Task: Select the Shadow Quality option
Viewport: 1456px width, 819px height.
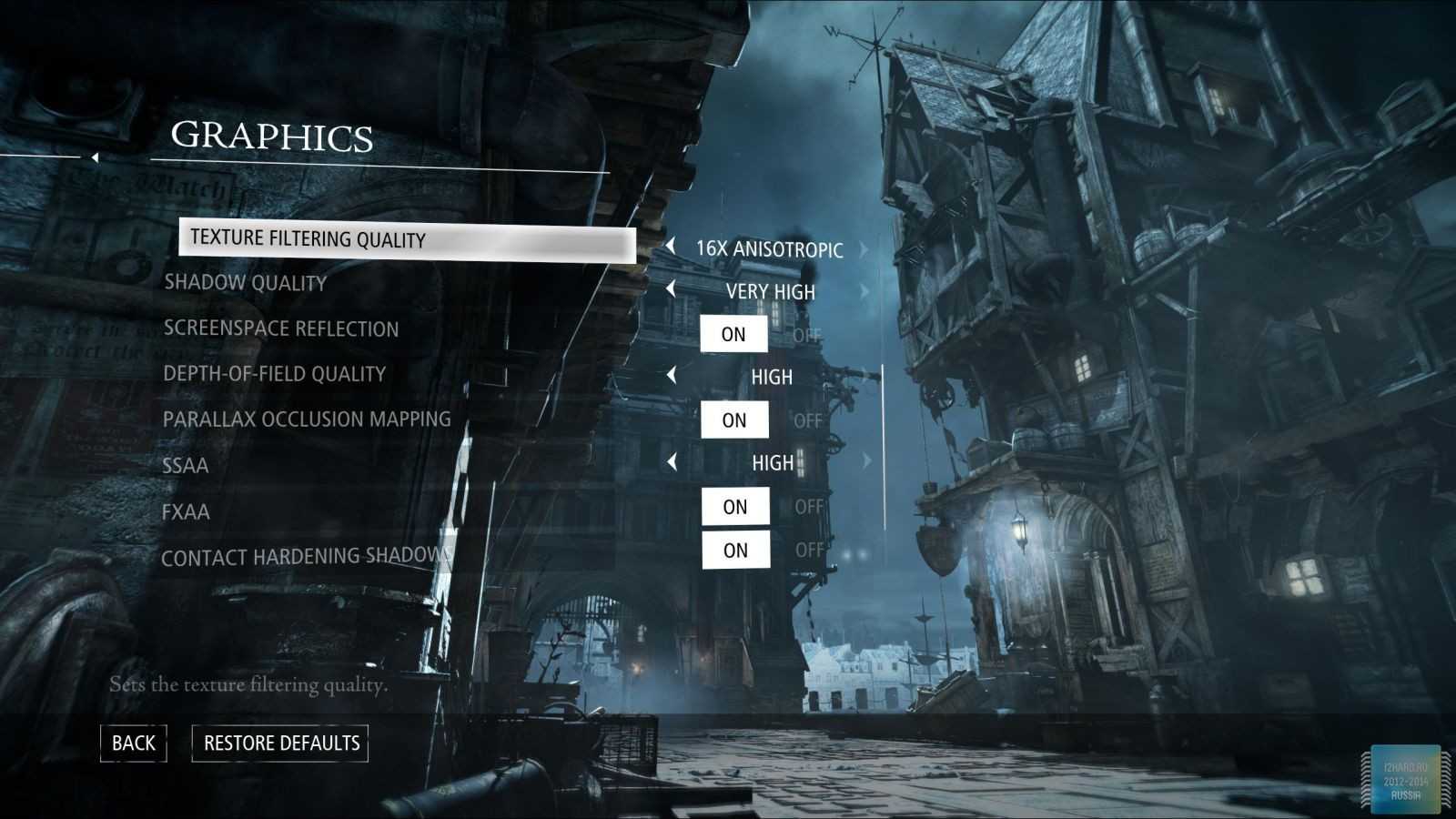Action: pyautogui.click(x=245, y=283)
